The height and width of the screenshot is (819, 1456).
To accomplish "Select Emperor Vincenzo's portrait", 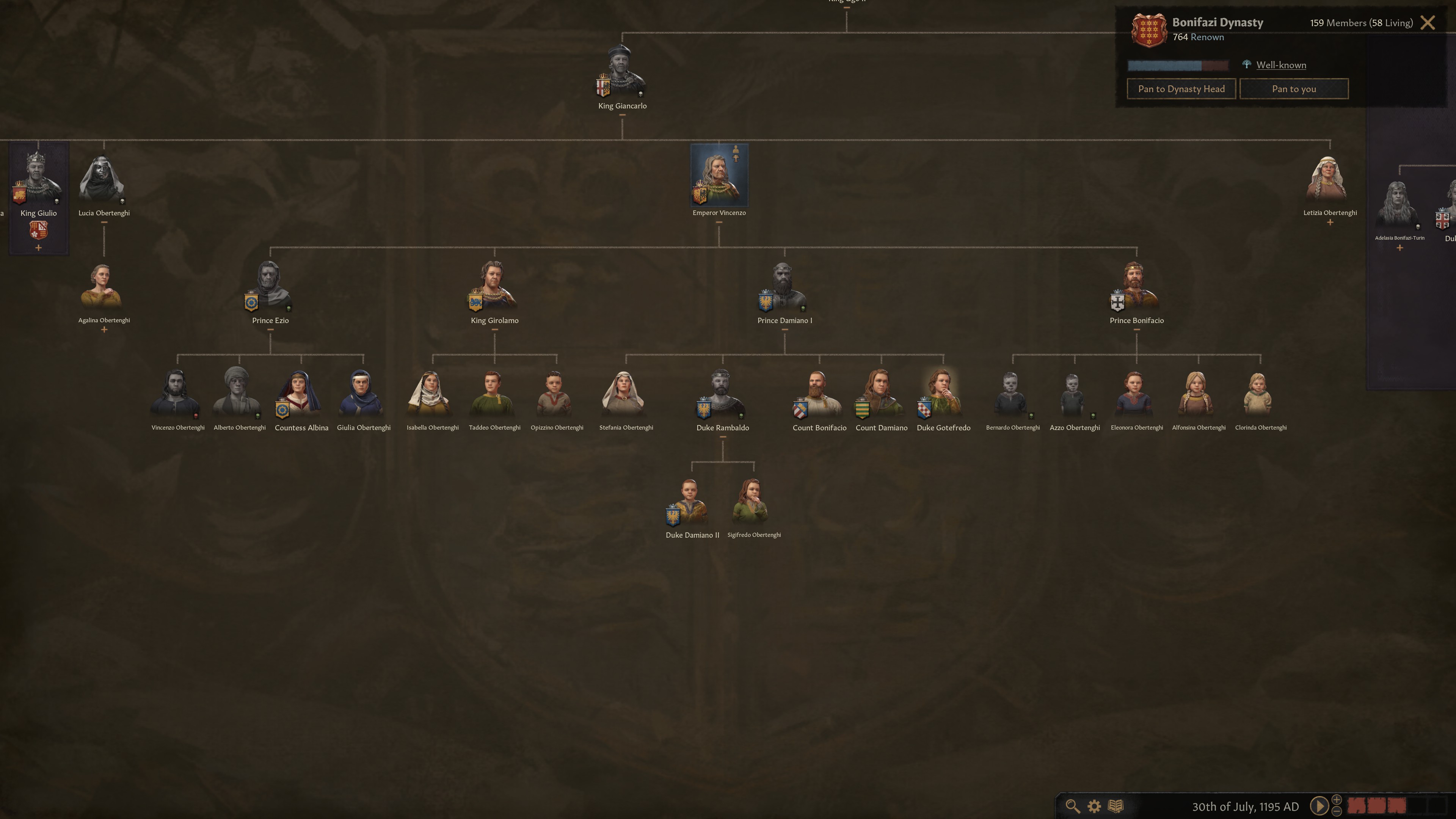I will point(719,175).
